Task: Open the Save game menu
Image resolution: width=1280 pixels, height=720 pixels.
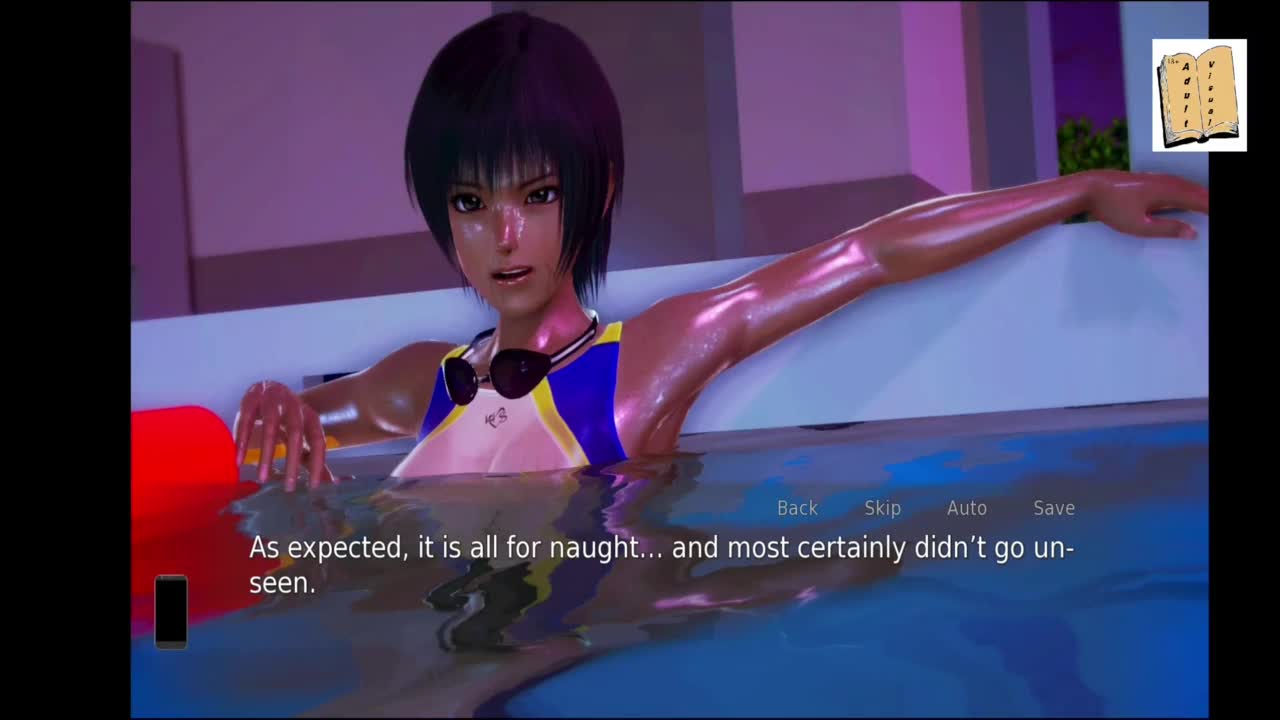Action: 1054,508
